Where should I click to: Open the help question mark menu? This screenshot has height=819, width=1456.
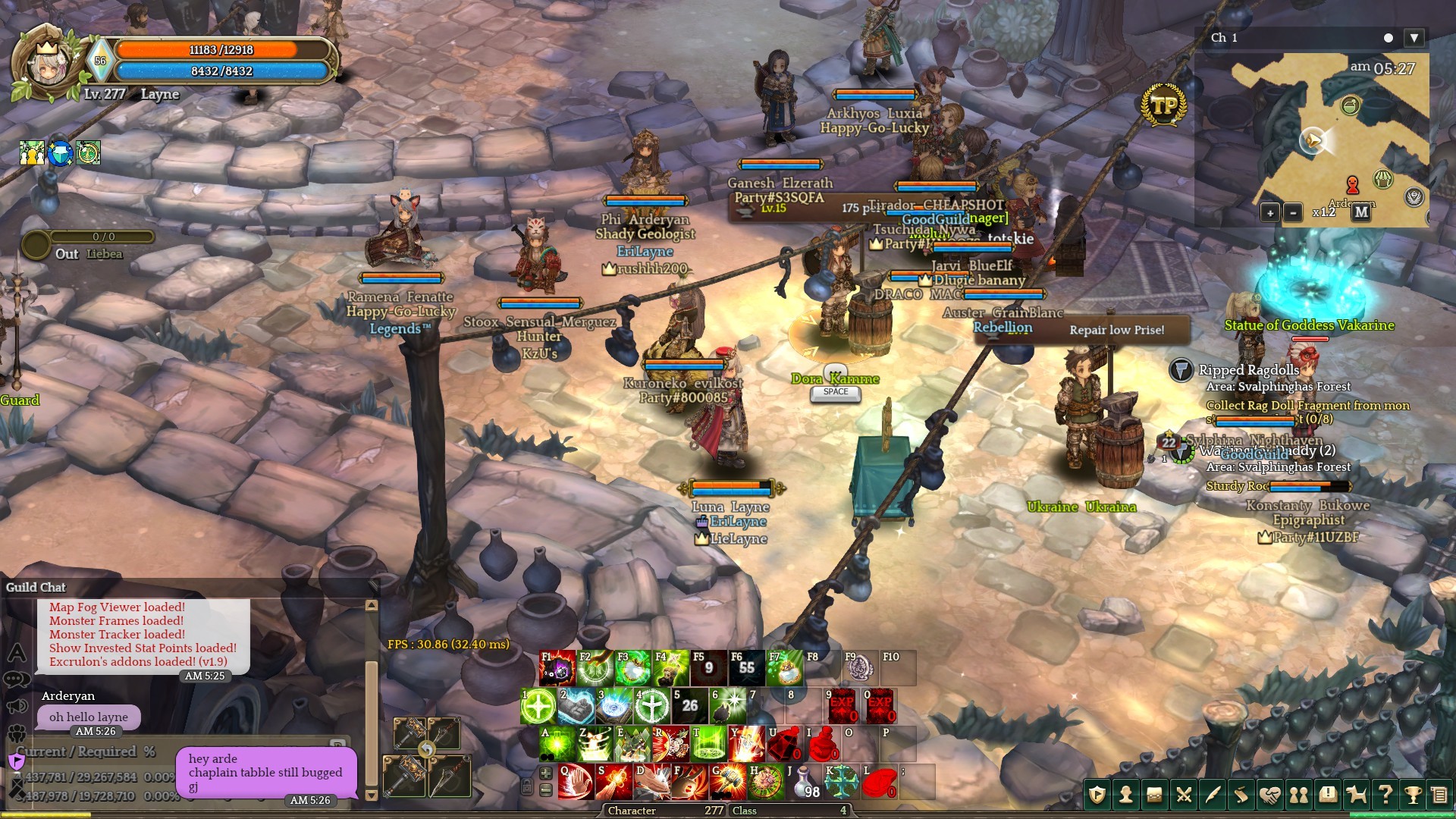coord(1385,795)
